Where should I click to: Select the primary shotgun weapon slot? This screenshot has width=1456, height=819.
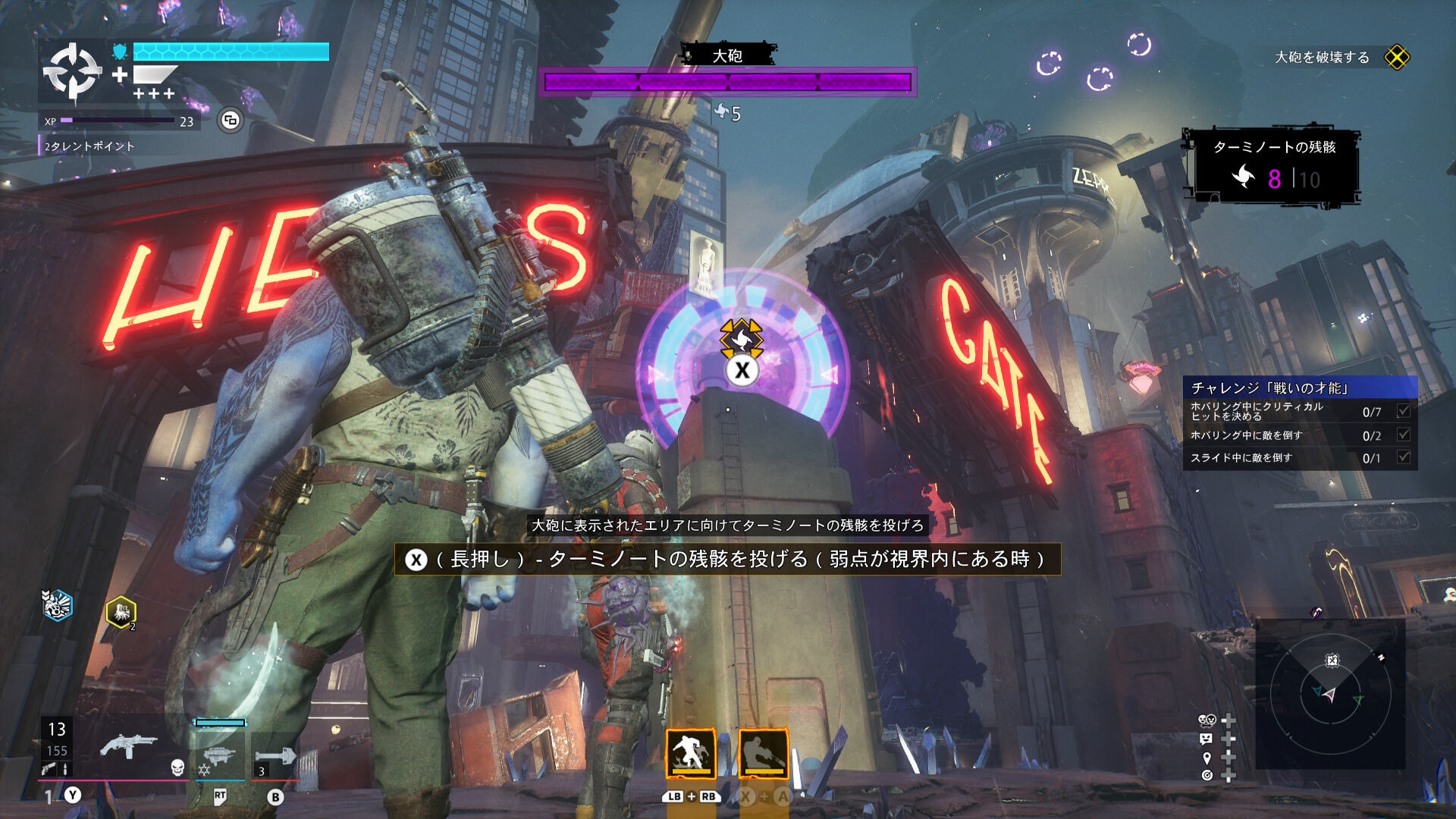click(128, 747)
